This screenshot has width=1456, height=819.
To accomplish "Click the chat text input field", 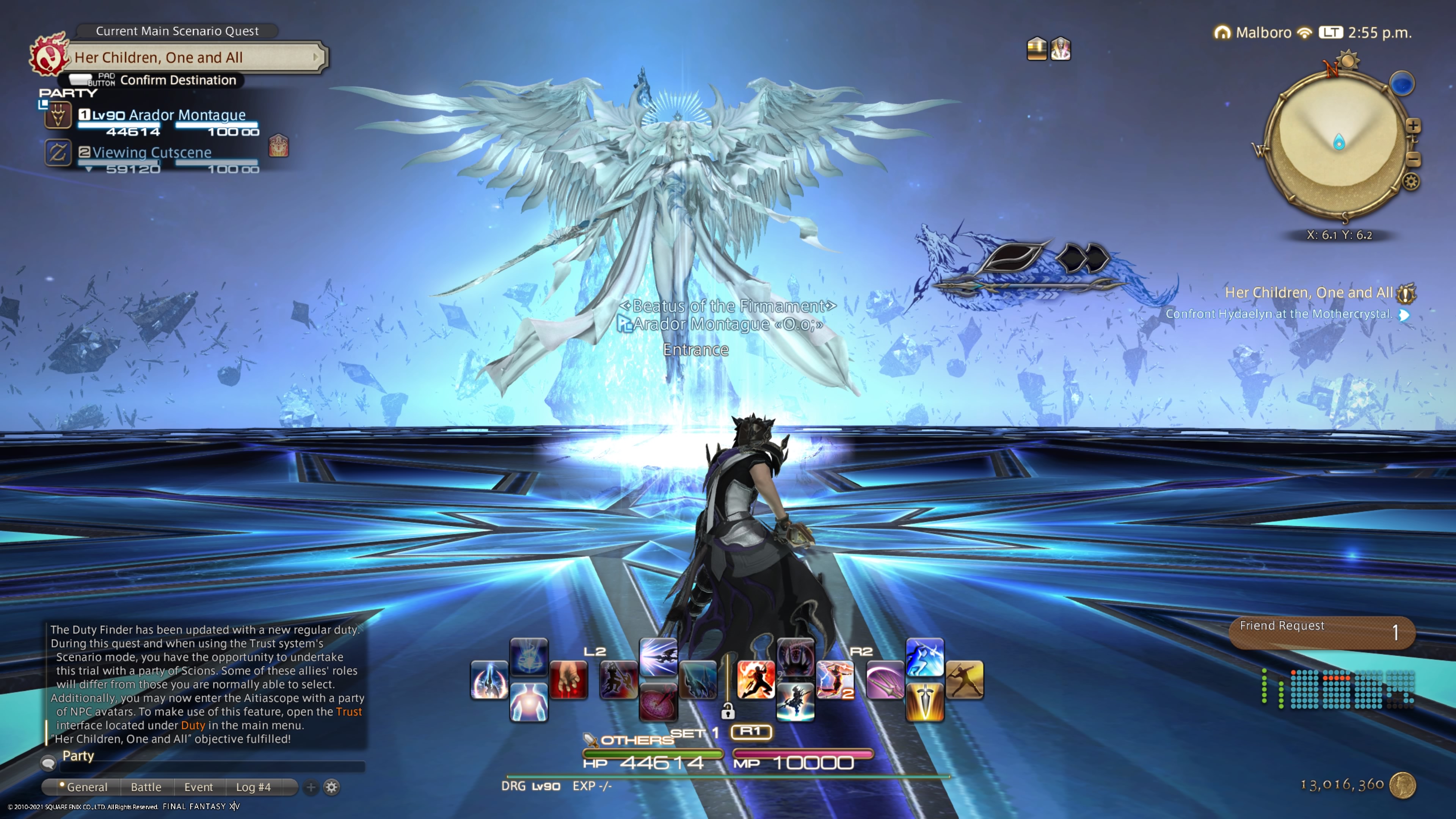I will point(212,767).
